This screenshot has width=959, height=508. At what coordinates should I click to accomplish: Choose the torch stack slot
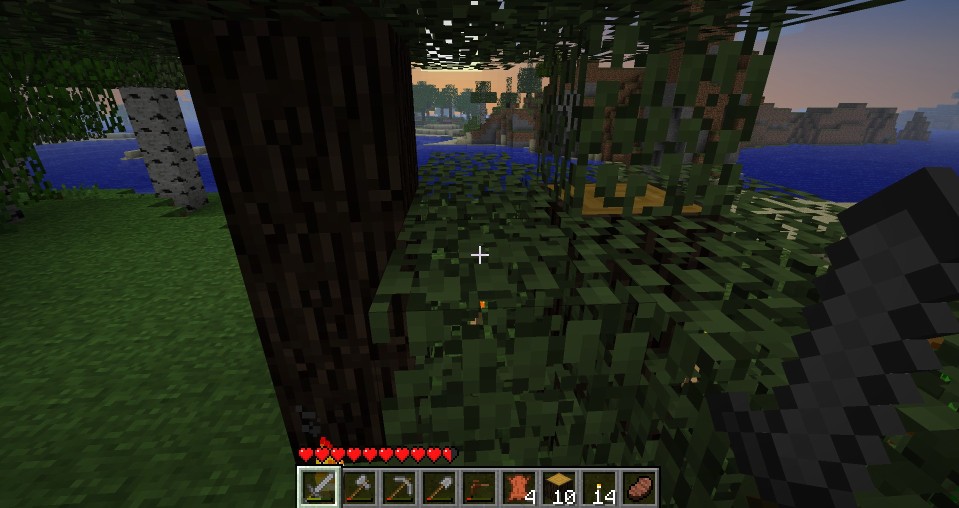tap(598, 487)
